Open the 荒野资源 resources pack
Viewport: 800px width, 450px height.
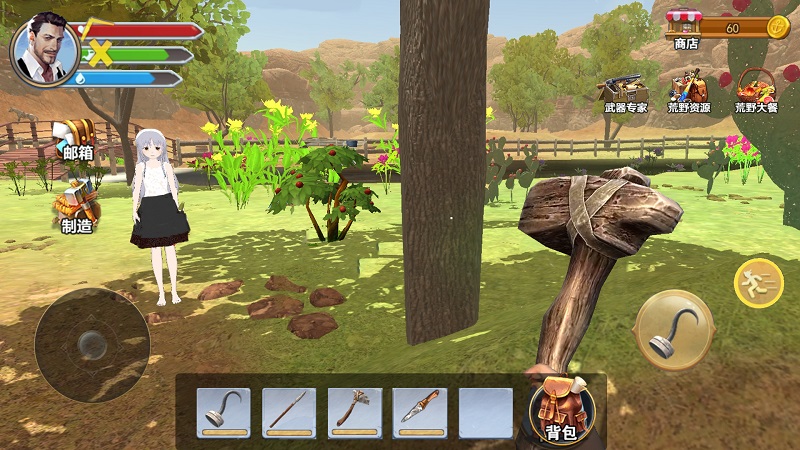pyautogui.click(x=689, y=92)
